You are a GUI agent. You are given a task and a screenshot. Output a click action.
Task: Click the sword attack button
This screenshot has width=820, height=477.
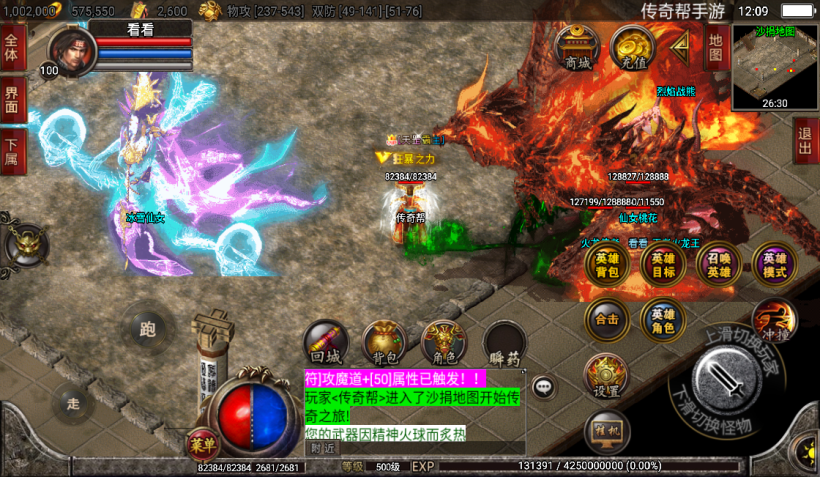click(733, 380)
